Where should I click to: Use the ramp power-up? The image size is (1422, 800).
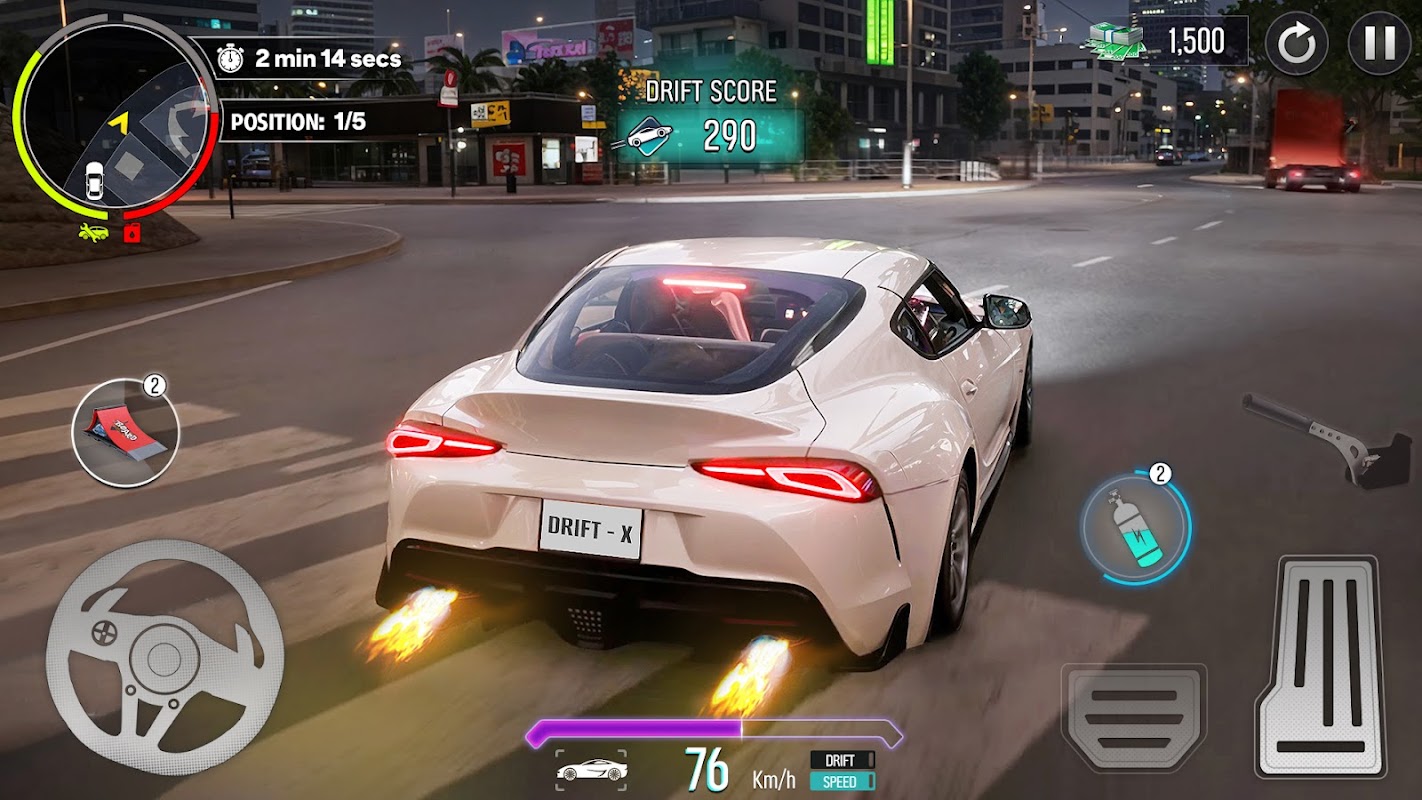pyautogui.click(x=125, y=433)
